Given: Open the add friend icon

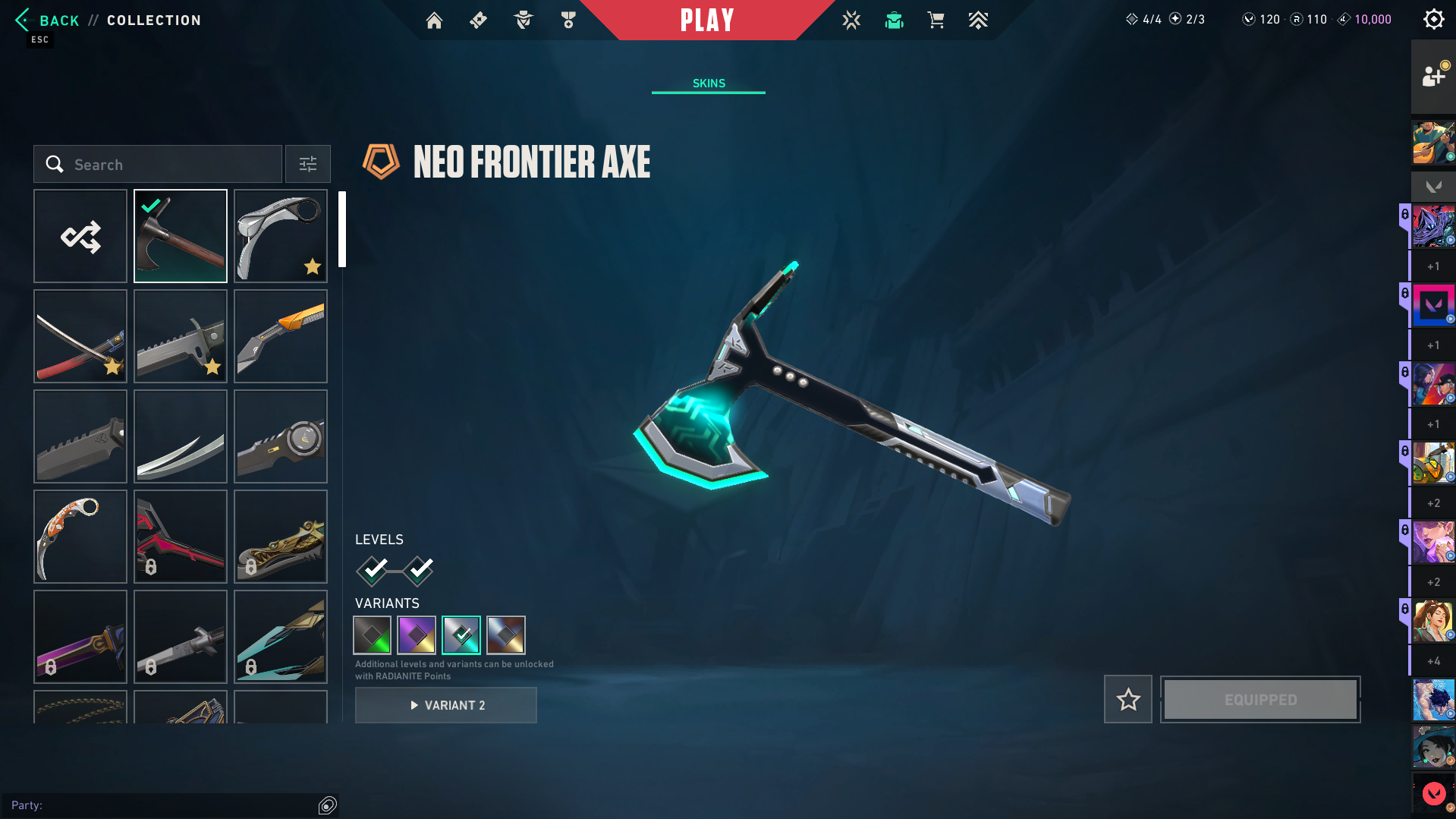Looking at the screenshot, I should coord(1433,76).
